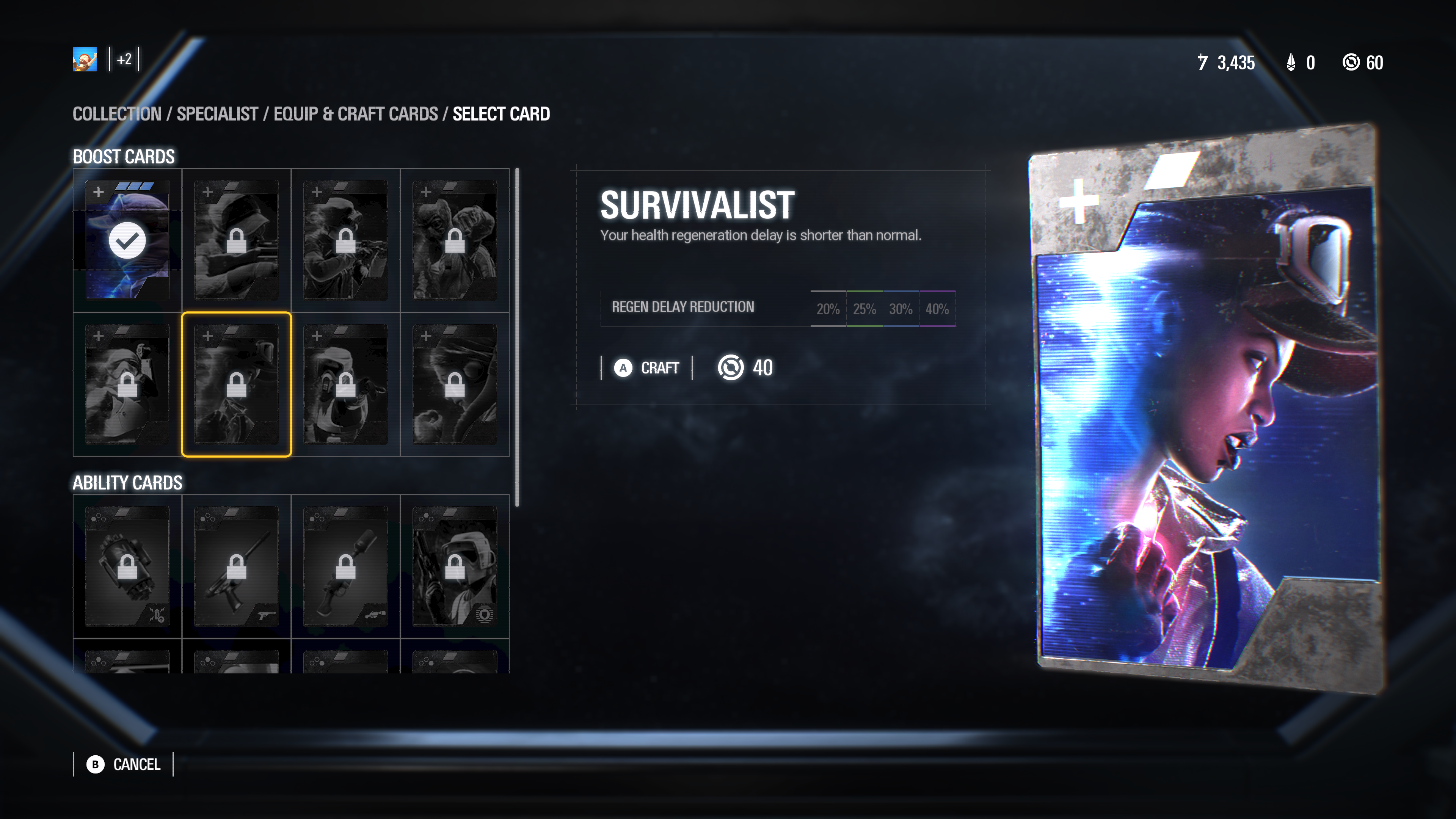Choose the locked sniper aiming rifle boost card
Screen dimensions: 1456x819
tap(236, 240)
